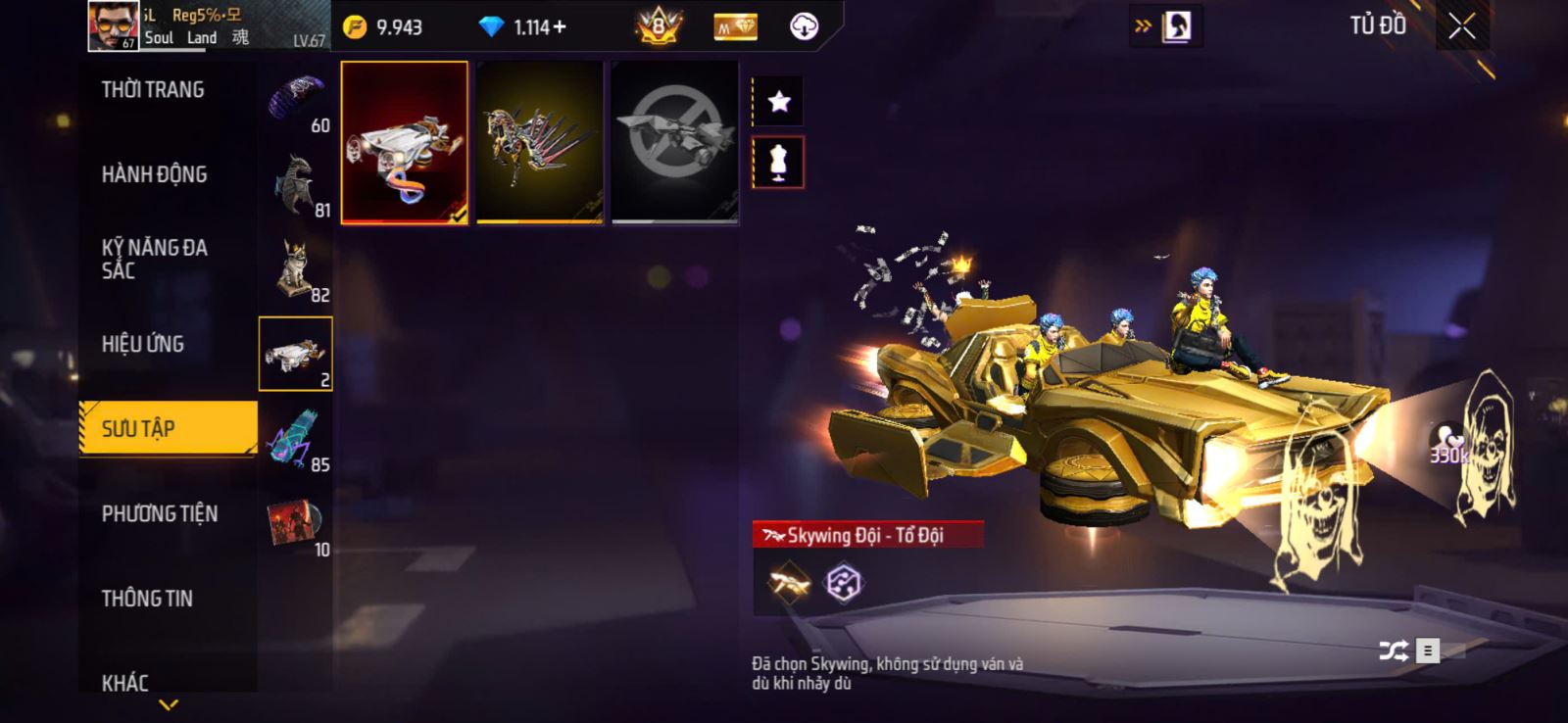Open the cloud download icon

[804, 27]
